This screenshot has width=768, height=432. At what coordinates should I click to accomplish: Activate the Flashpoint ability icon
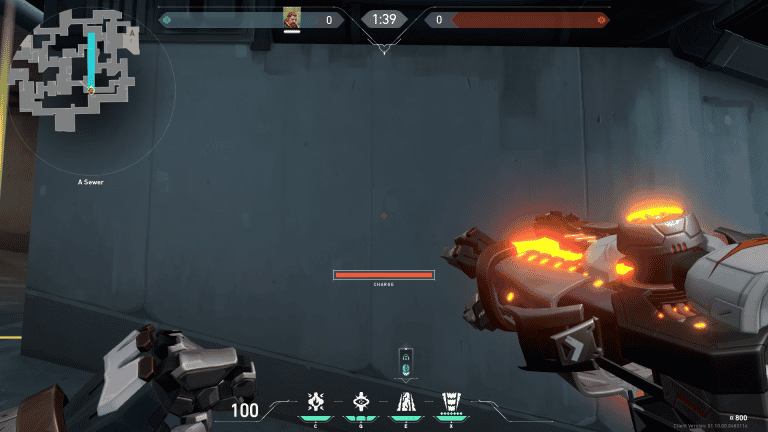coord(361,403)
